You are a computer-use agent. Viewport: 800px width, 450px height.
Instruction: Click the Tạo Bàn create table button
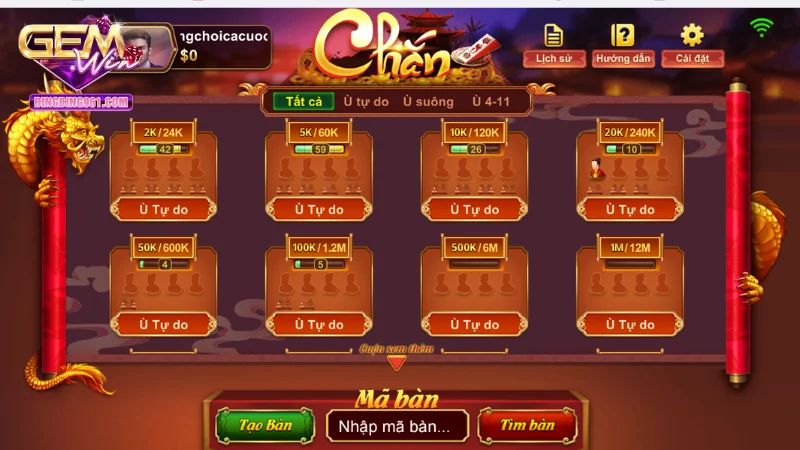[x=265, y=425]
